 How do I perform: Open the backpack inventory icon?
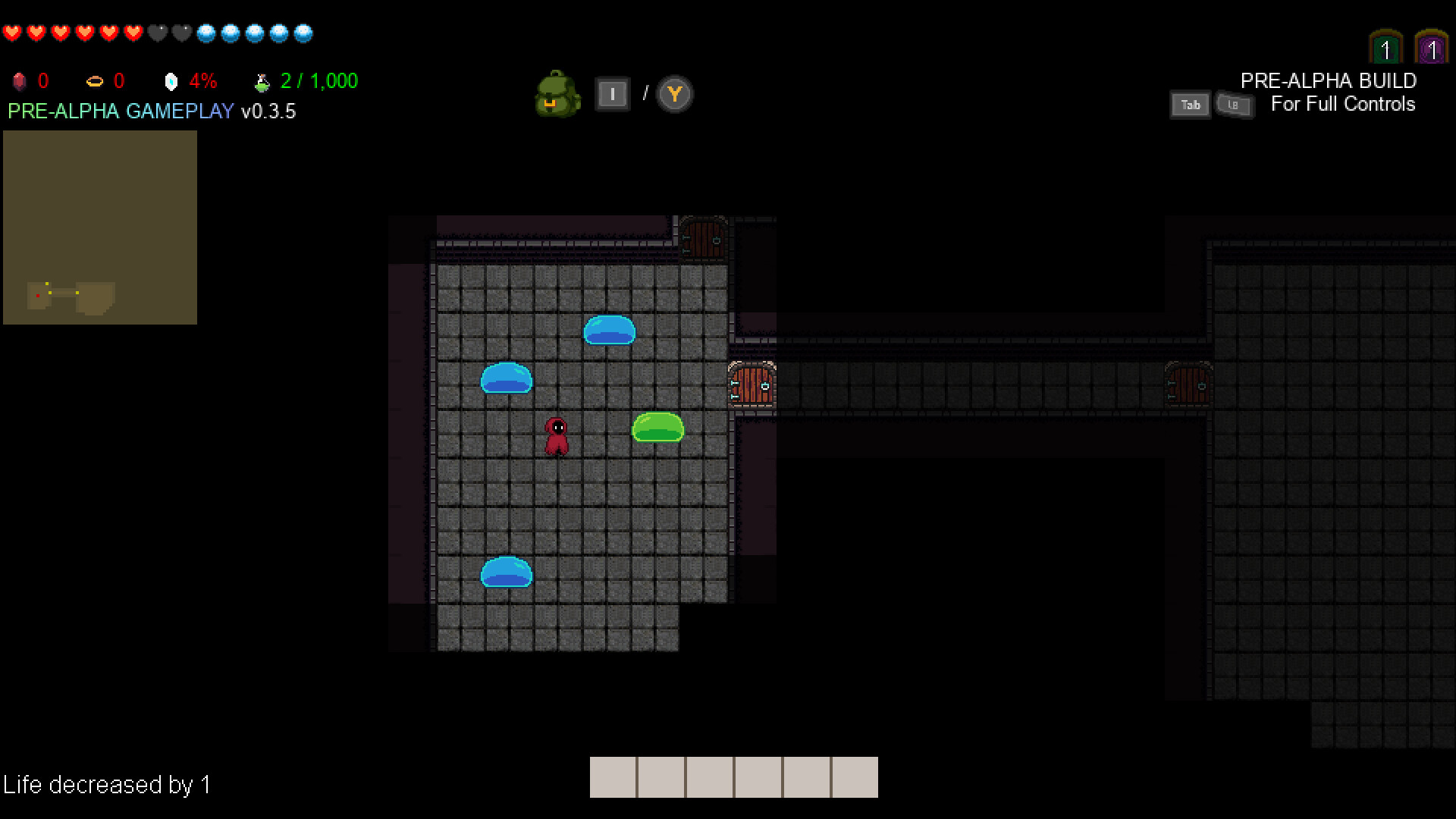pos(558,94)
